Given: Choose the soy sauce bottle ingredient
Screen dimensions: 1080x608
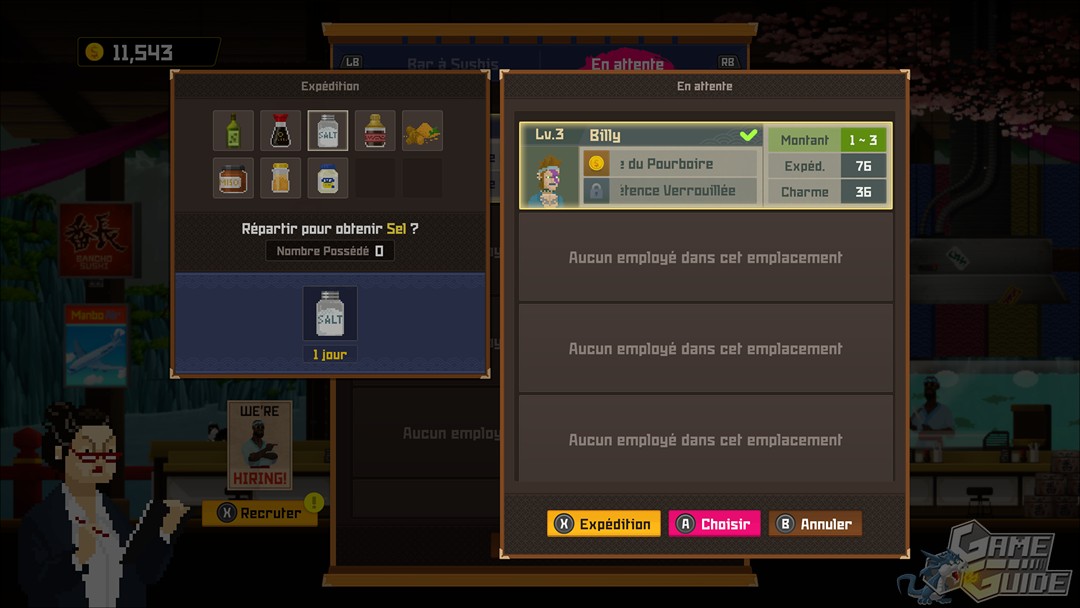Looking at the screenshot, I should [281, 131].
